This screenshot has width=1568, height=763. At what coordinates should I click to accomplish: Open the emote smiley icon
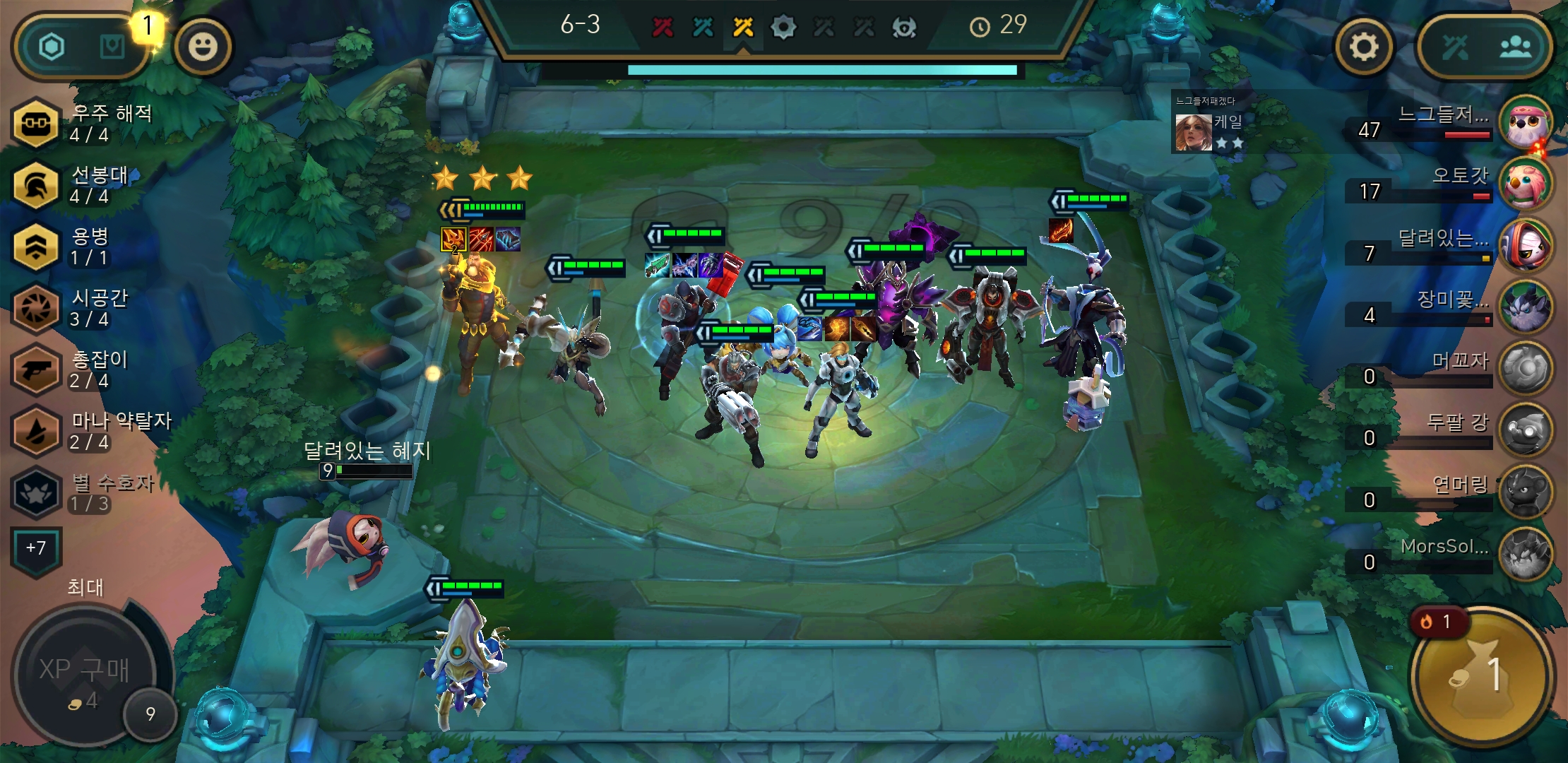[x=204, y=46]
